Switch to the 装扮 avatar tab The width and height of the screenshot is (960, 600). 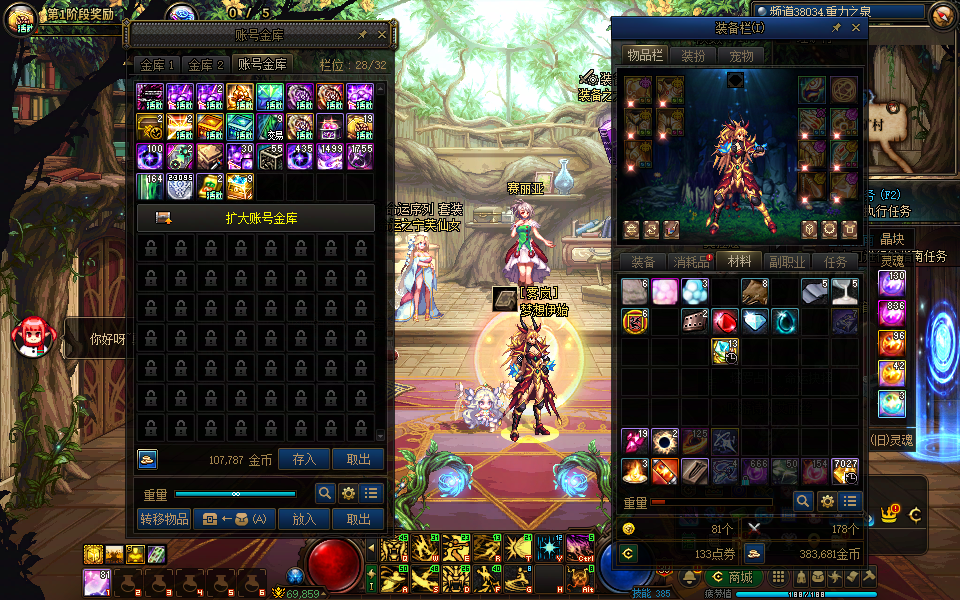click(693, 56)
